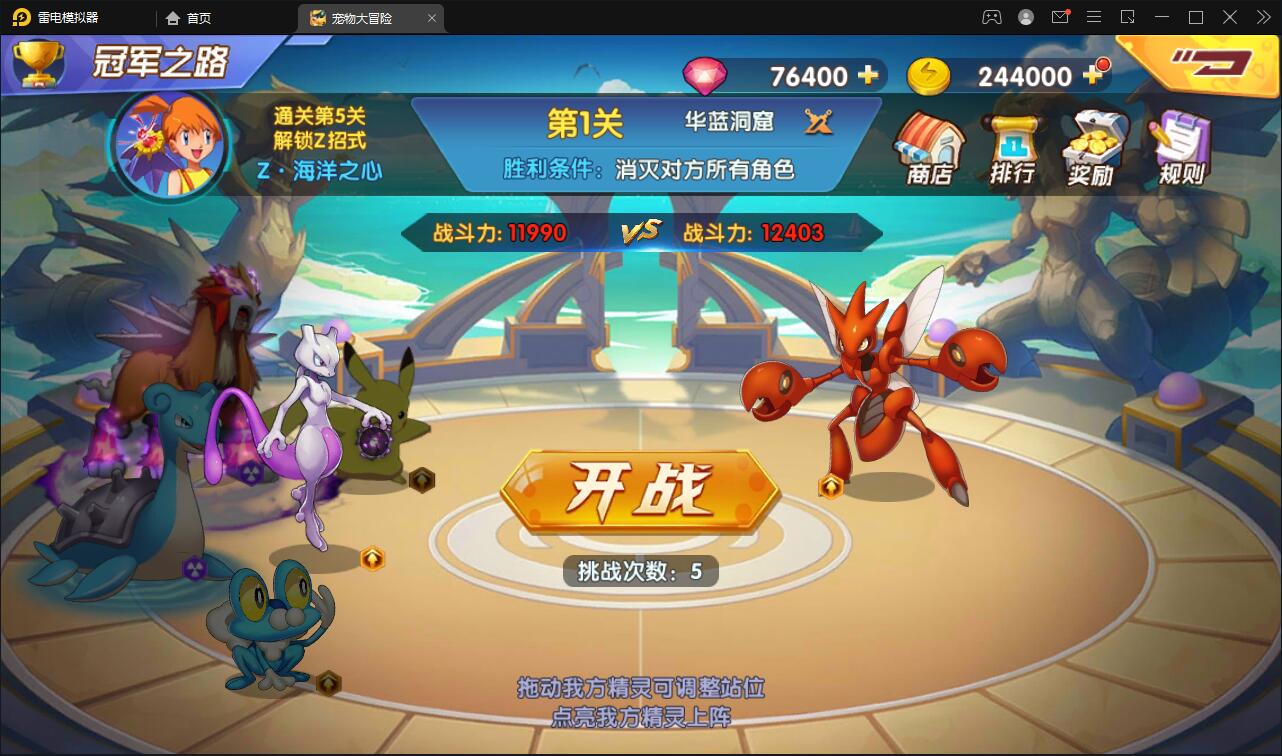Image resolution: width=1282 pixels, height=756 pixels.
Task: Toggle Froakie into the battle lineup
Action: click(329, 680)
